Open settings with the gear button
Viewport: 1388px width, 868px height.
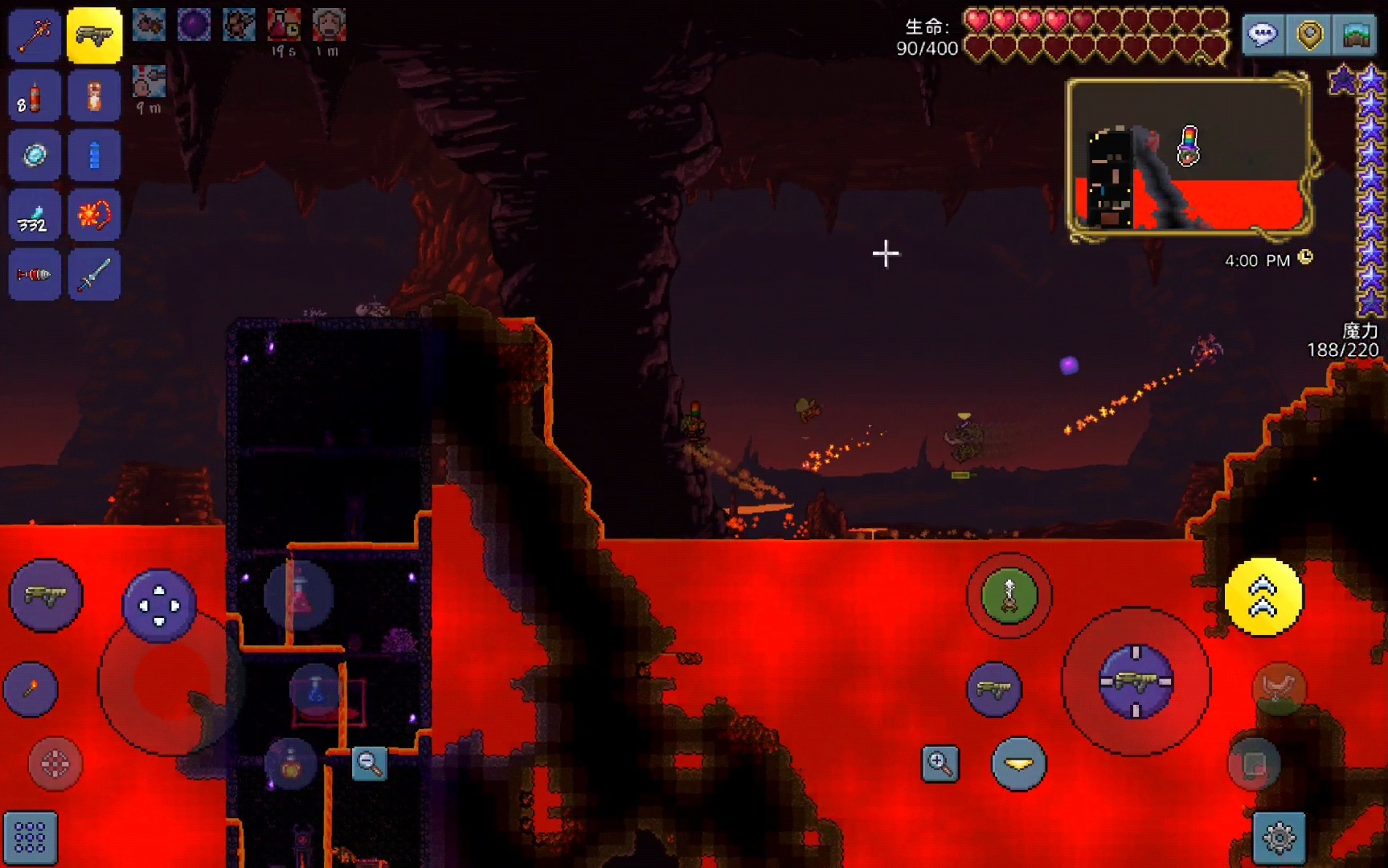(x=1279, y=838)
